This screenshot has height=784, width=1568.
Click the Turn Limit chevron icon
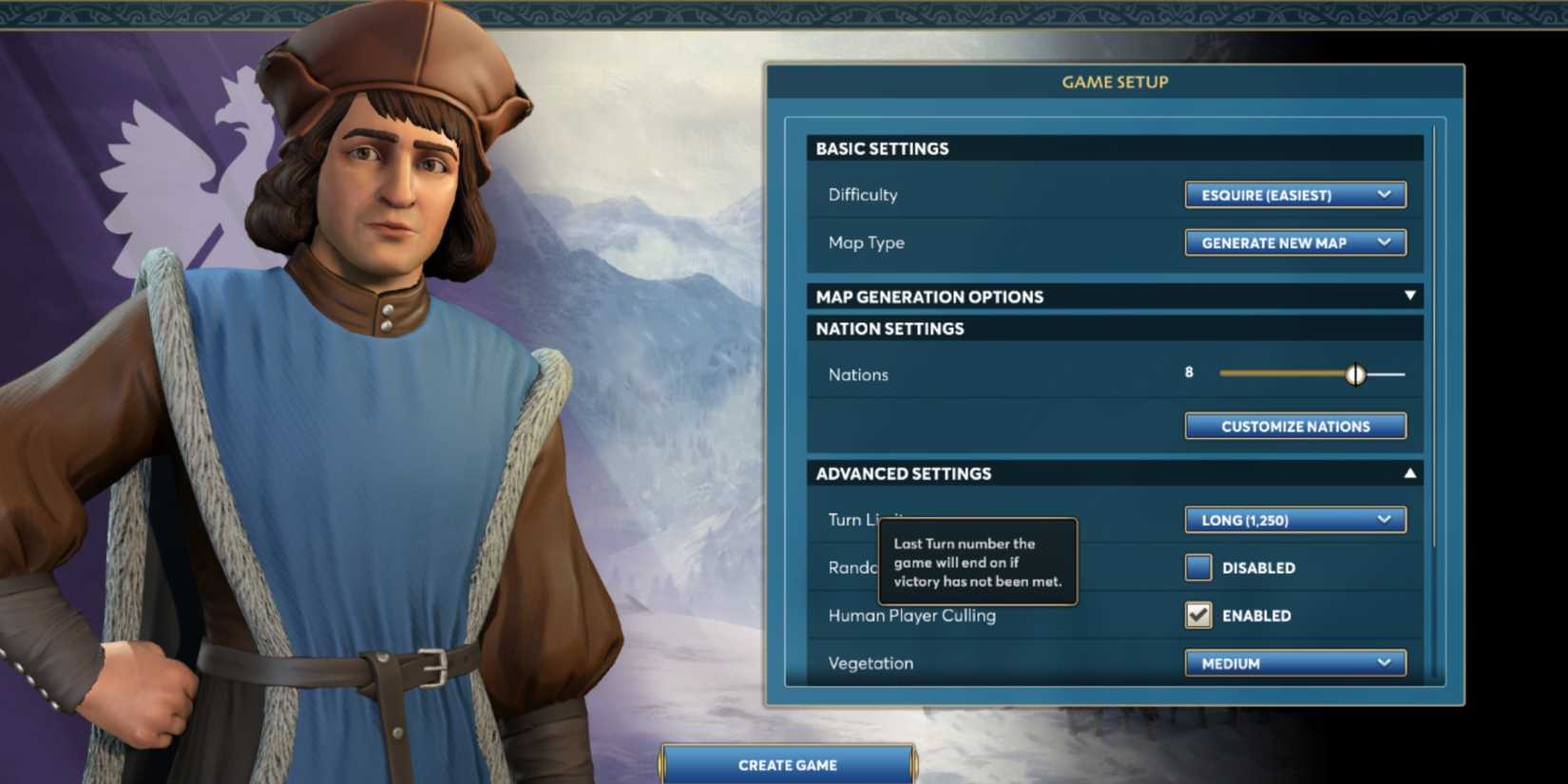(1386, 520)
